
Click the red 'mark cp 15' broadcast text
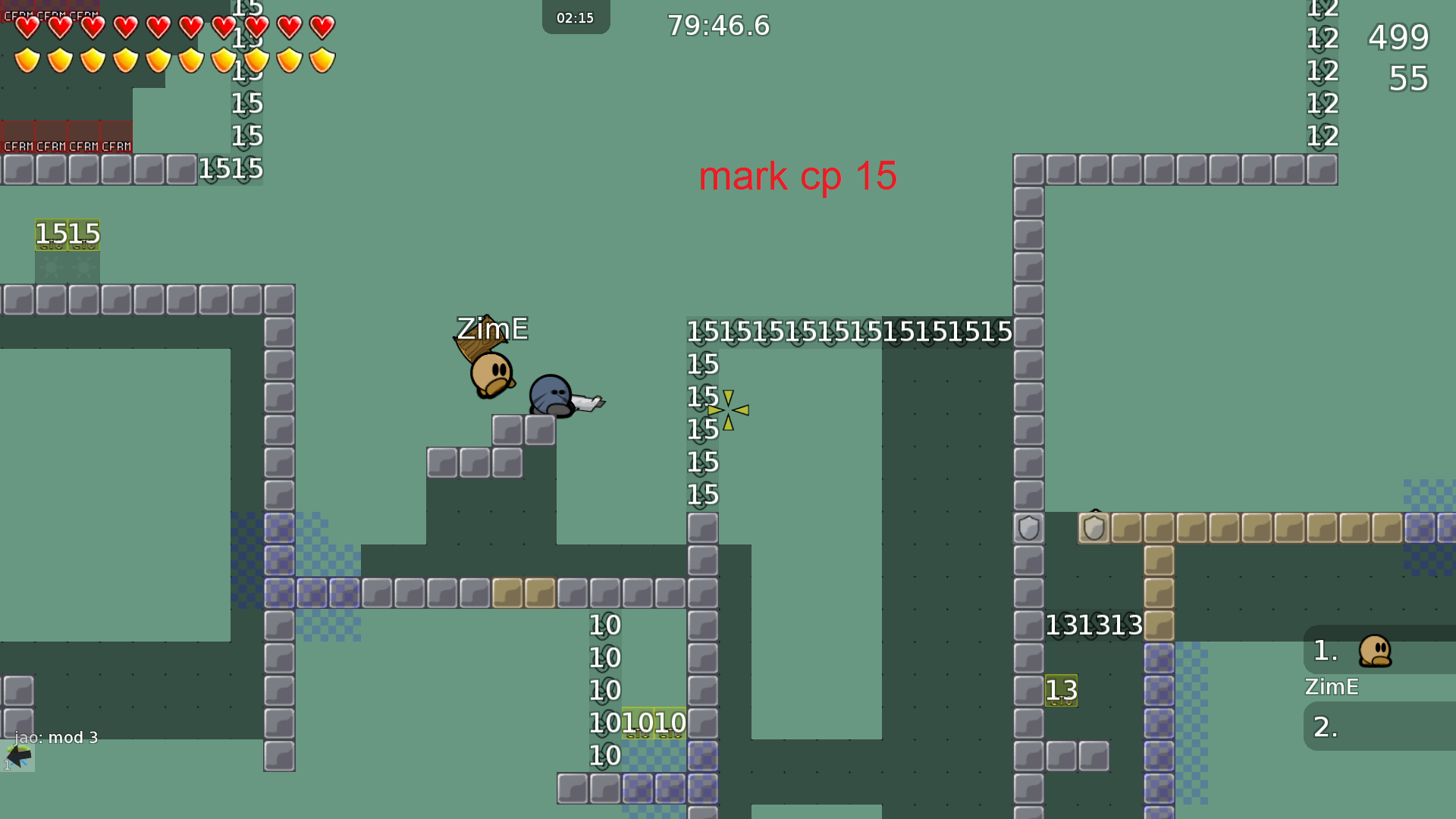point(798,176)
